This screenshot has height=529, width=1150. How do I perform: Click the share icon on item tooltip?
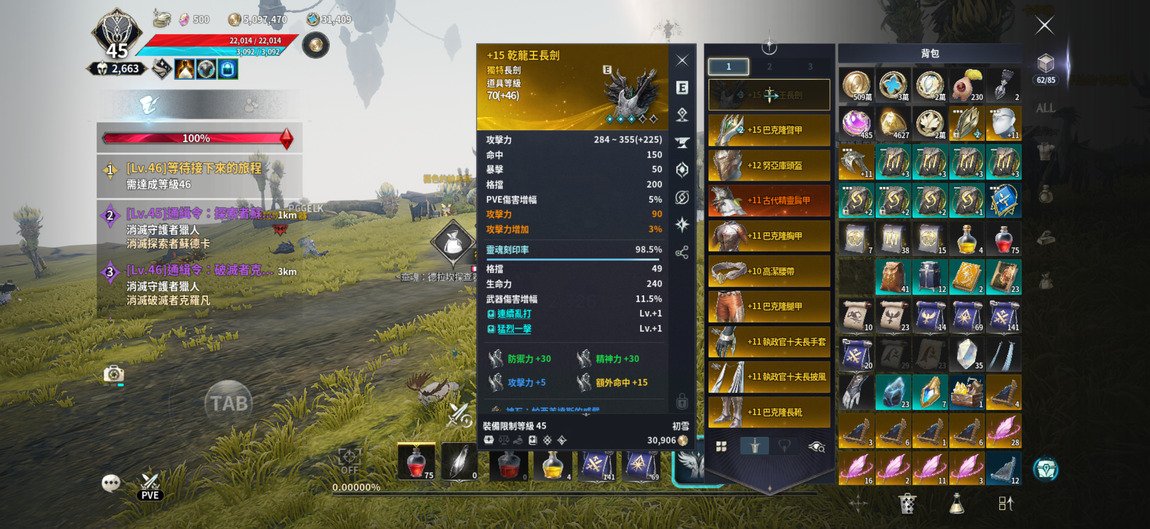682,253
